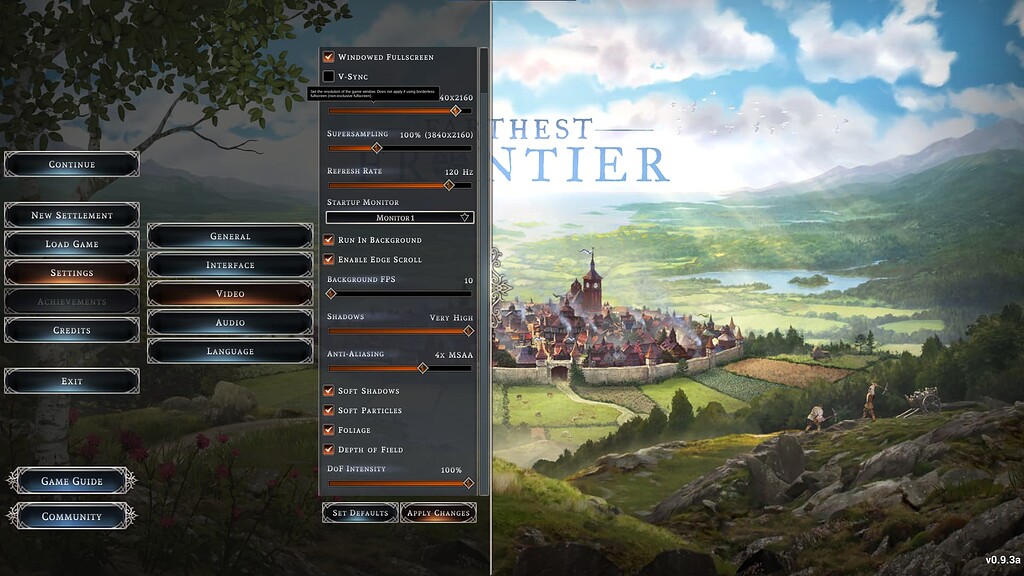
Task: Toggle the Soft Shadows checkbox
Action: 329,391
